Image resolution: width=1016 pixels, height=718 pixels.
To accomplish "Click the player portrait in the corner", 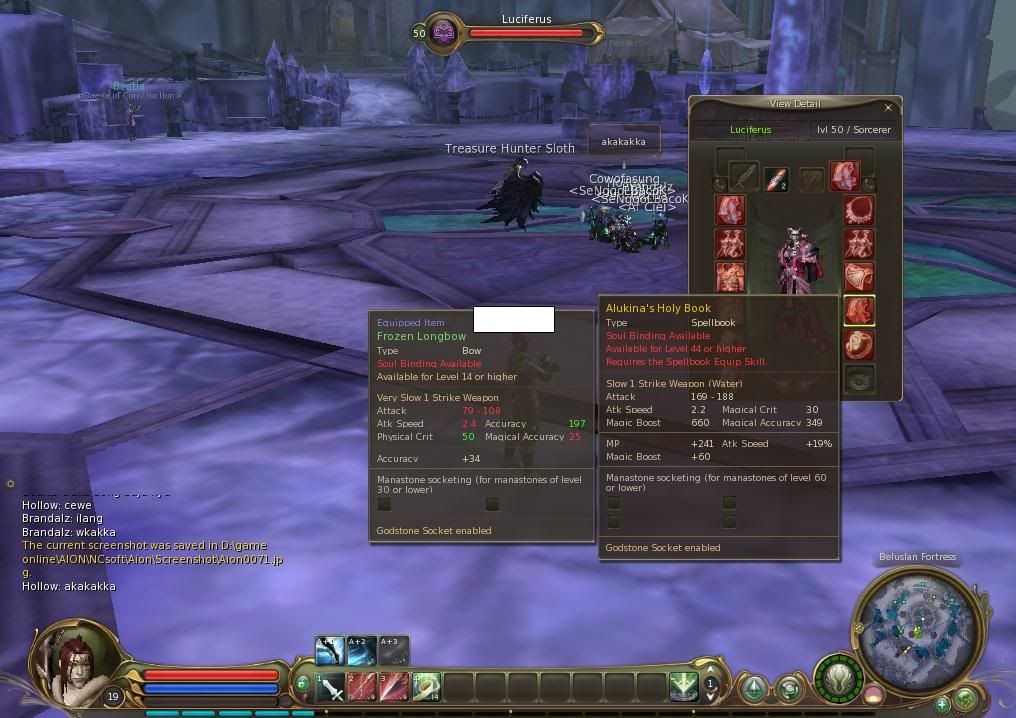I will (70, 664).
